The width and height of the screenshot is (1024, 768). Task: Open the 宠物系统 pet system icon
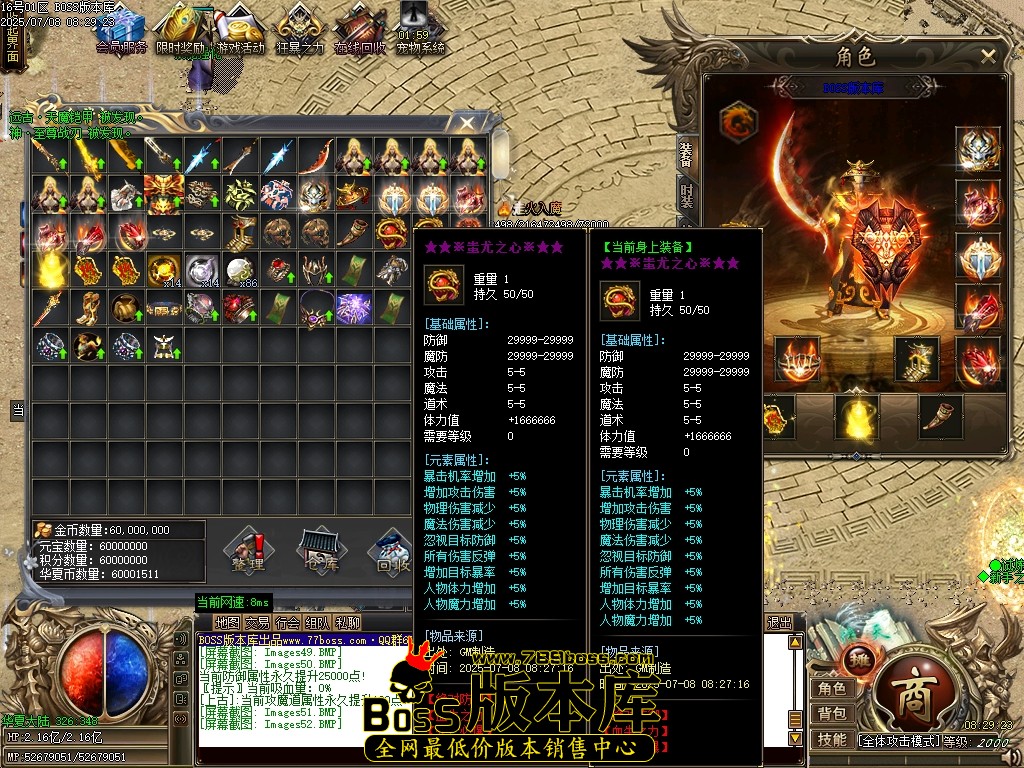[x=420, y=30]
